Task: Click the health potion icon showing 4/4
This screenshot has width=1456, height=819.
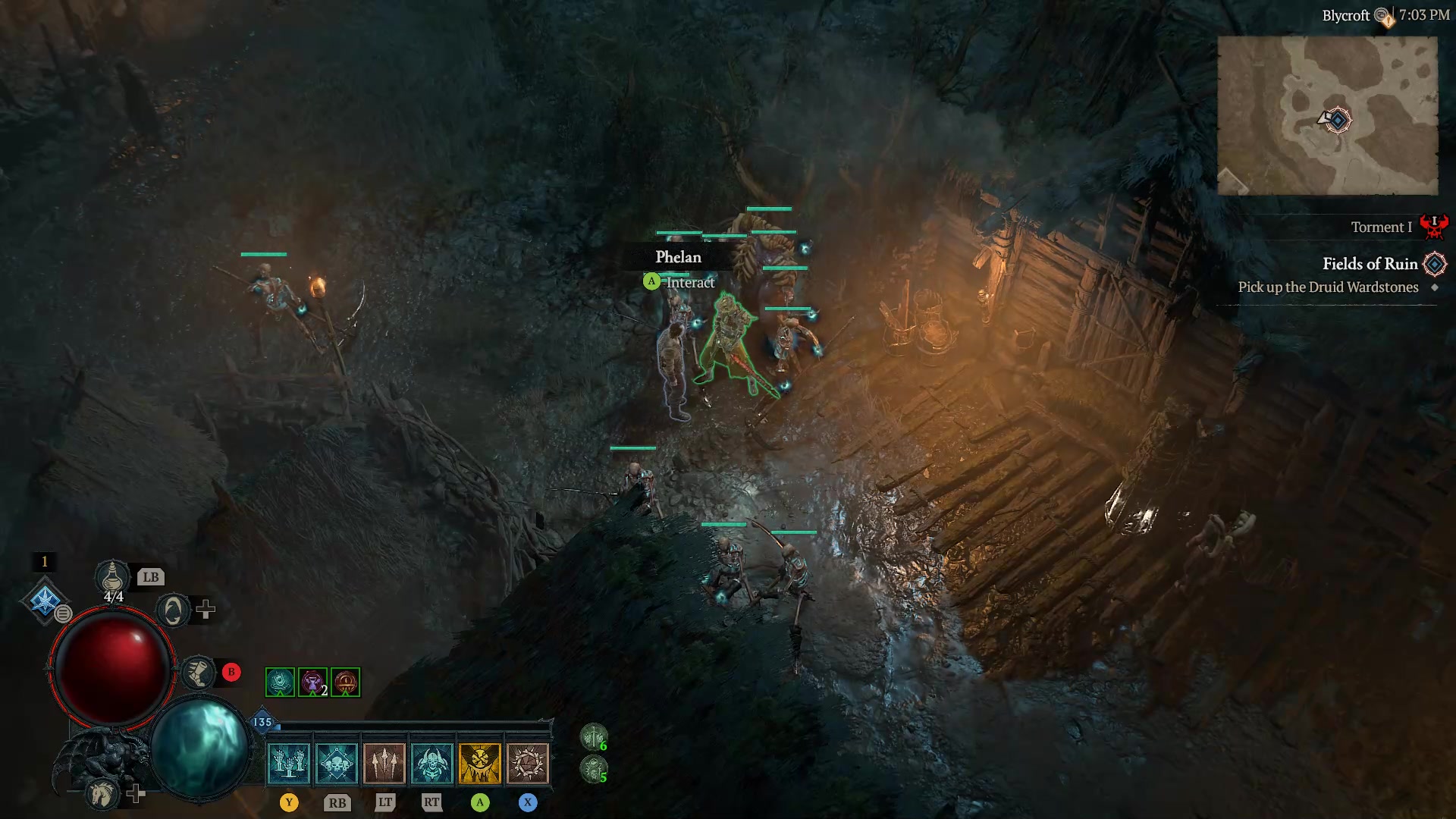Action: 112,578
